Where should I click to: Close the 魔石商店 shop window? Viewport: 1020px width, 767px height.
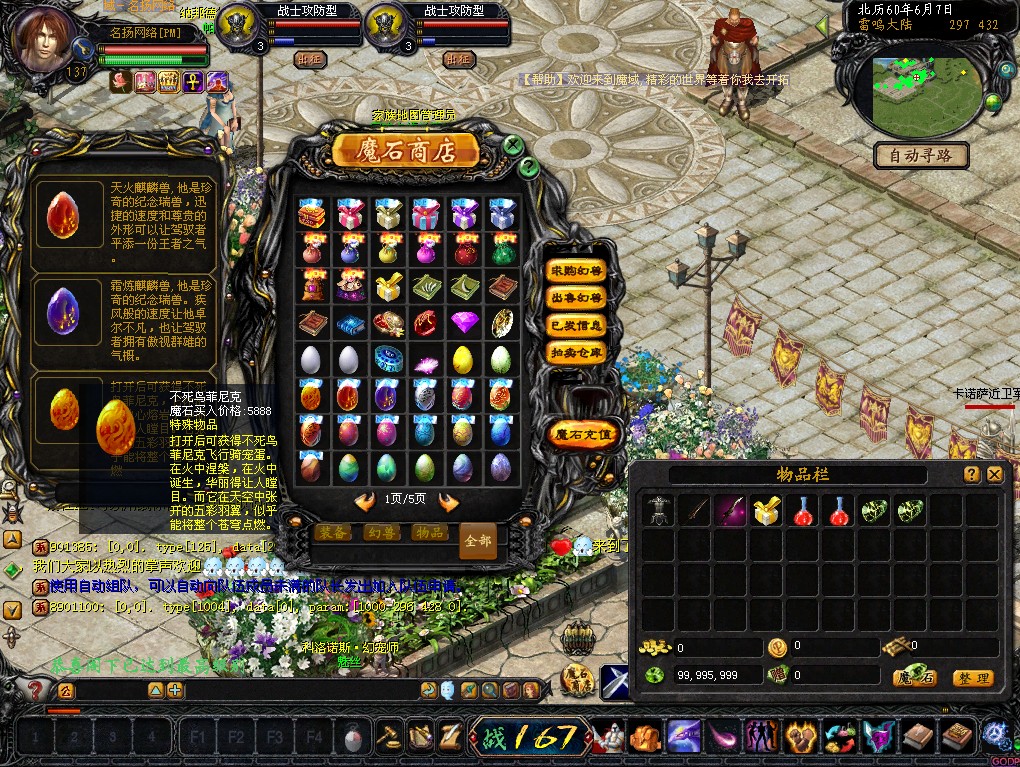pyautogui.click(x=513, y=145)
